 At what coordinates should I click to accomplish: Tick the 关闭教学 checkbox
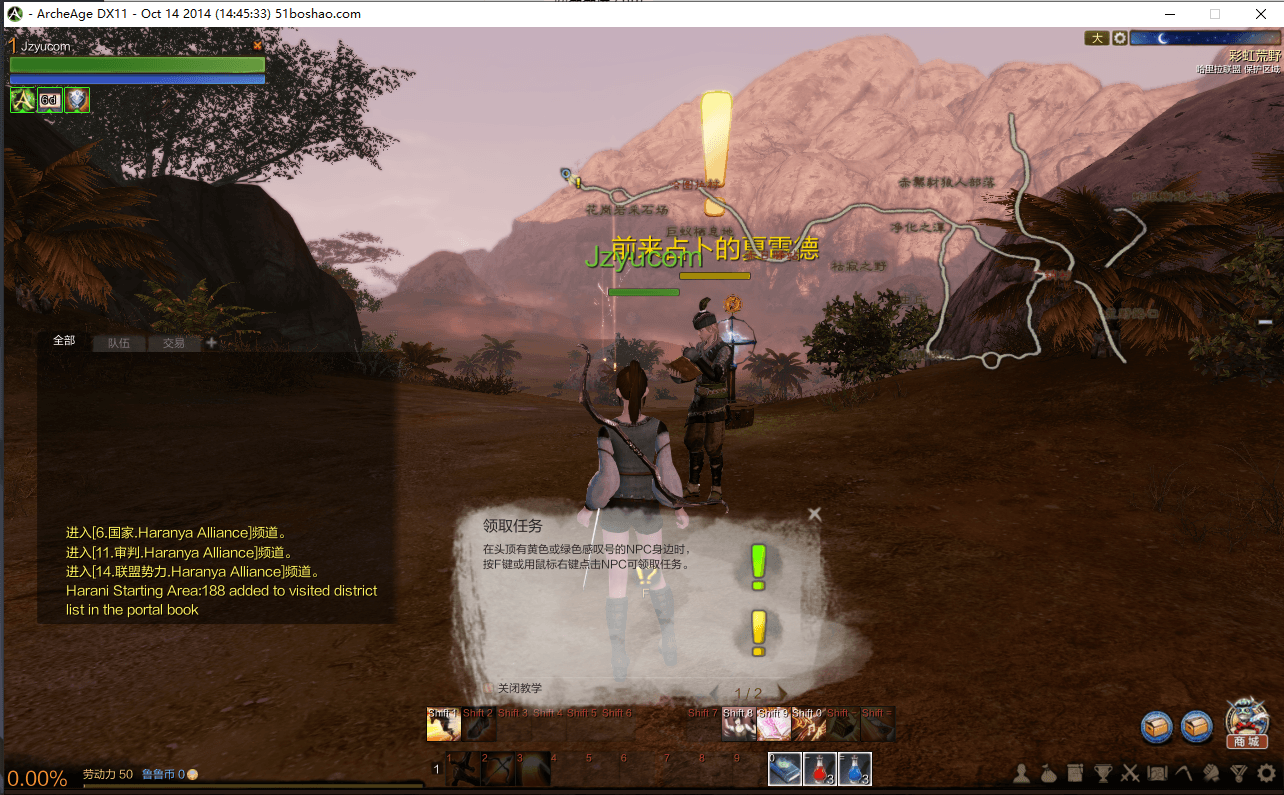(x=489, y=688)
